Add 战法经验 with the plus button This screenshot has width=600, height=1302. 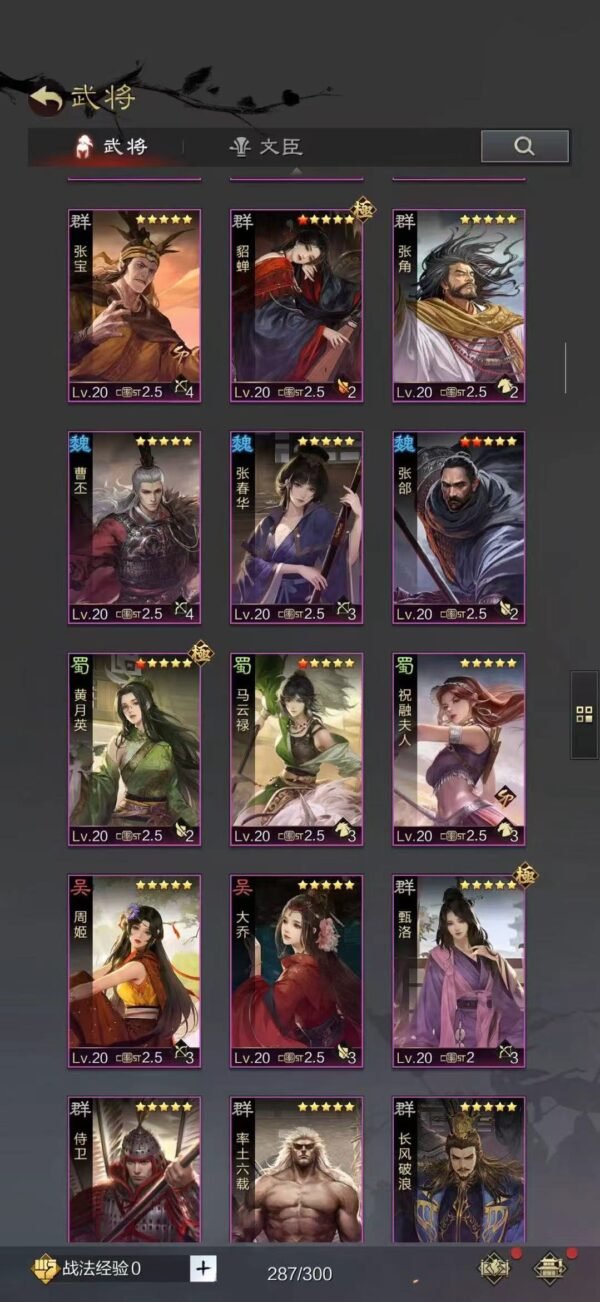tap(203, 1269)
